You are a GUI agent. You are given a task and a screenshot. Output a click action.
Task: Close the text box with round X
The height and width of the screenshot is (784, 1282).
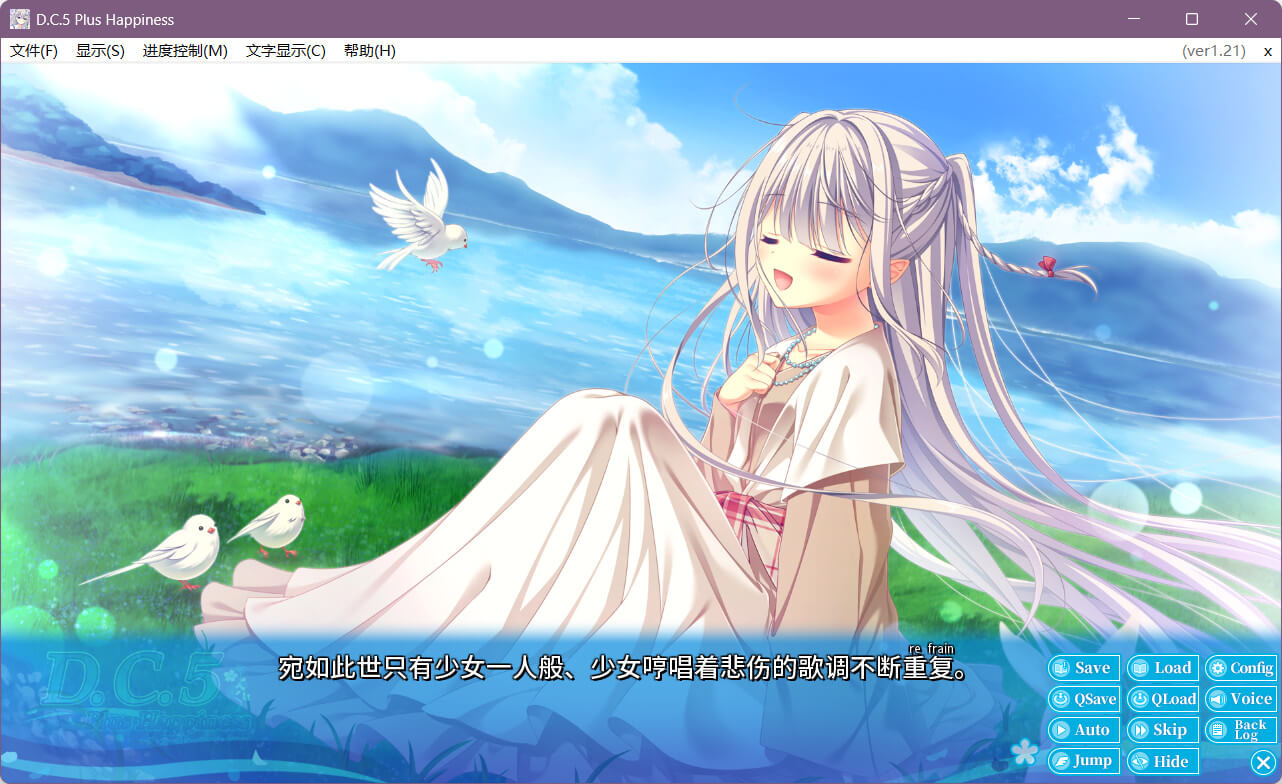[1263, 763]
